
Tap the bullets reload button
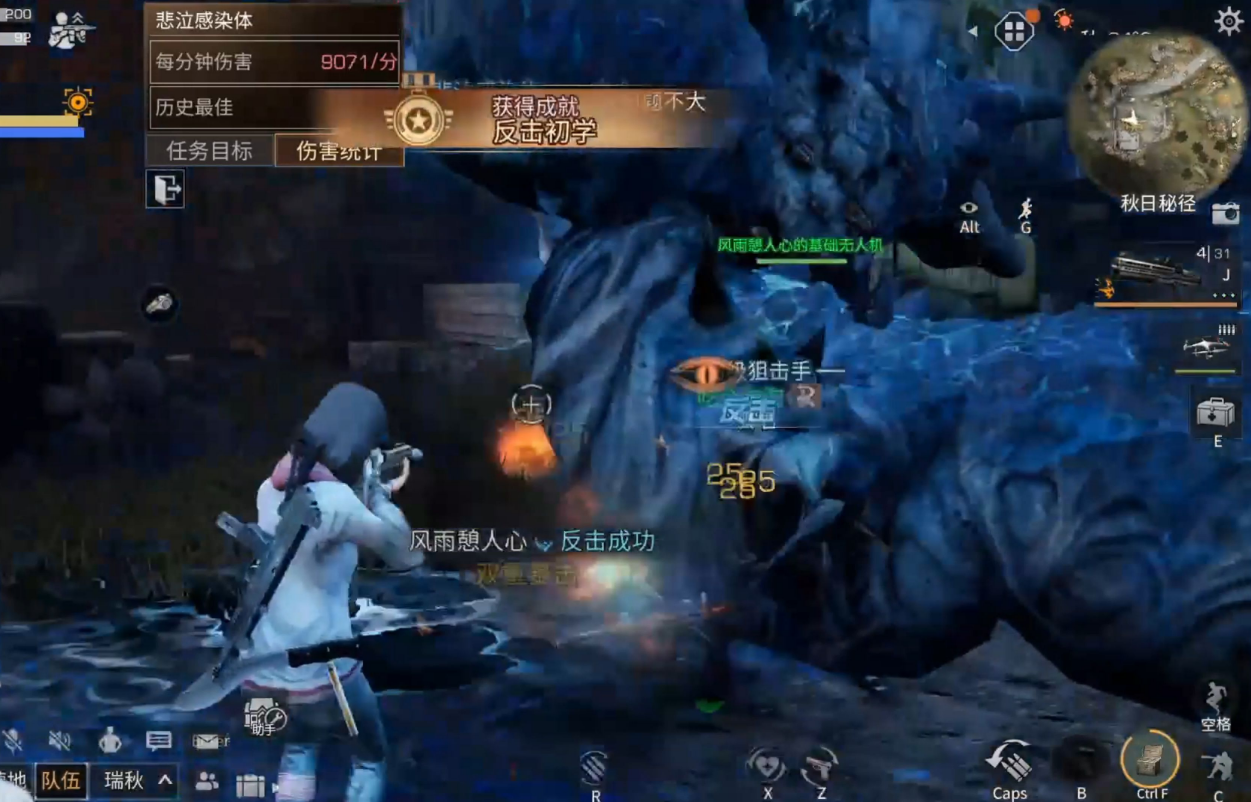click(1010, 765)
